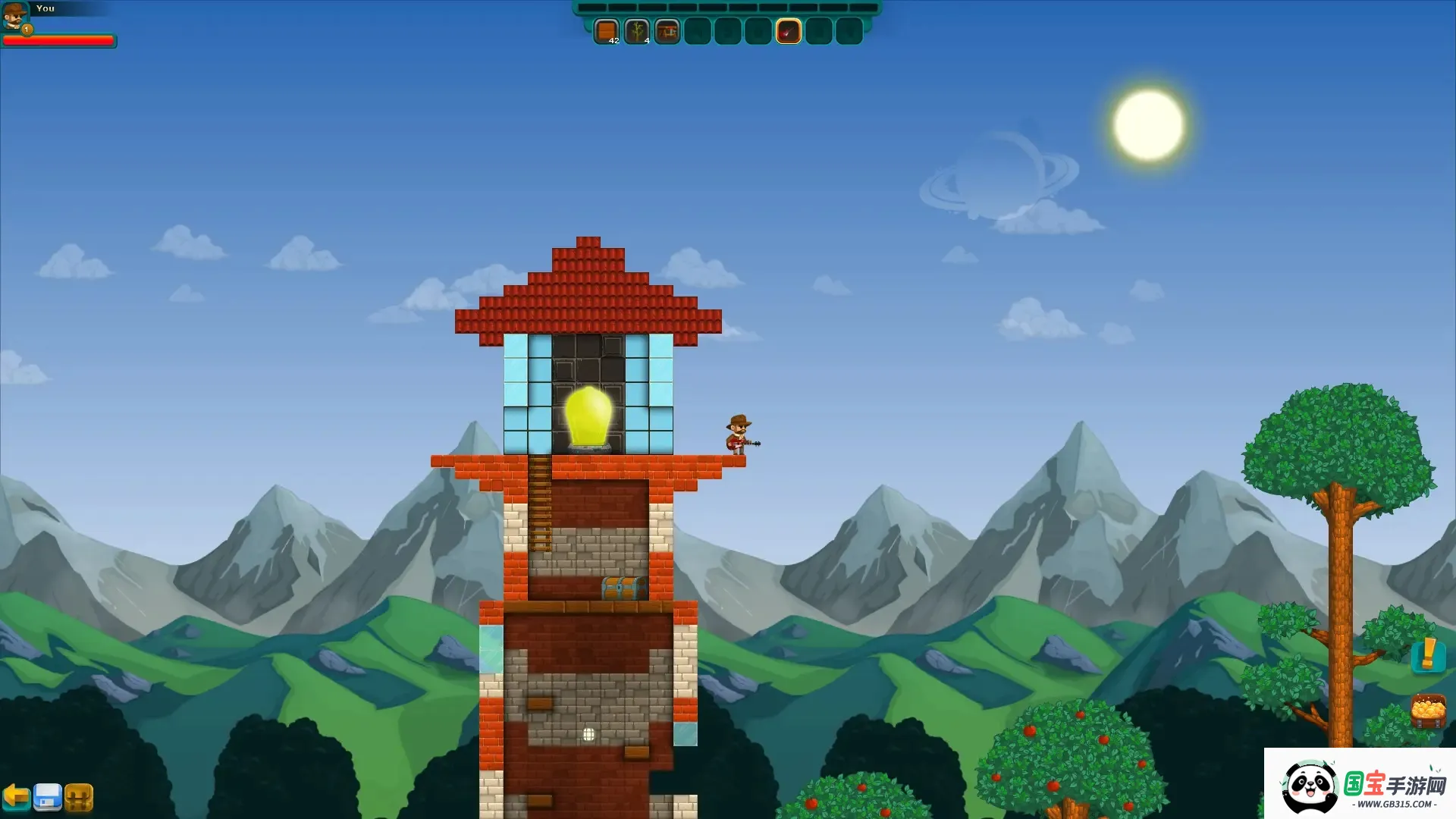This screenshot has width=1456, height=819.
Task: Choose the bamboo plant hotbar slot
Action: point(636,31)
